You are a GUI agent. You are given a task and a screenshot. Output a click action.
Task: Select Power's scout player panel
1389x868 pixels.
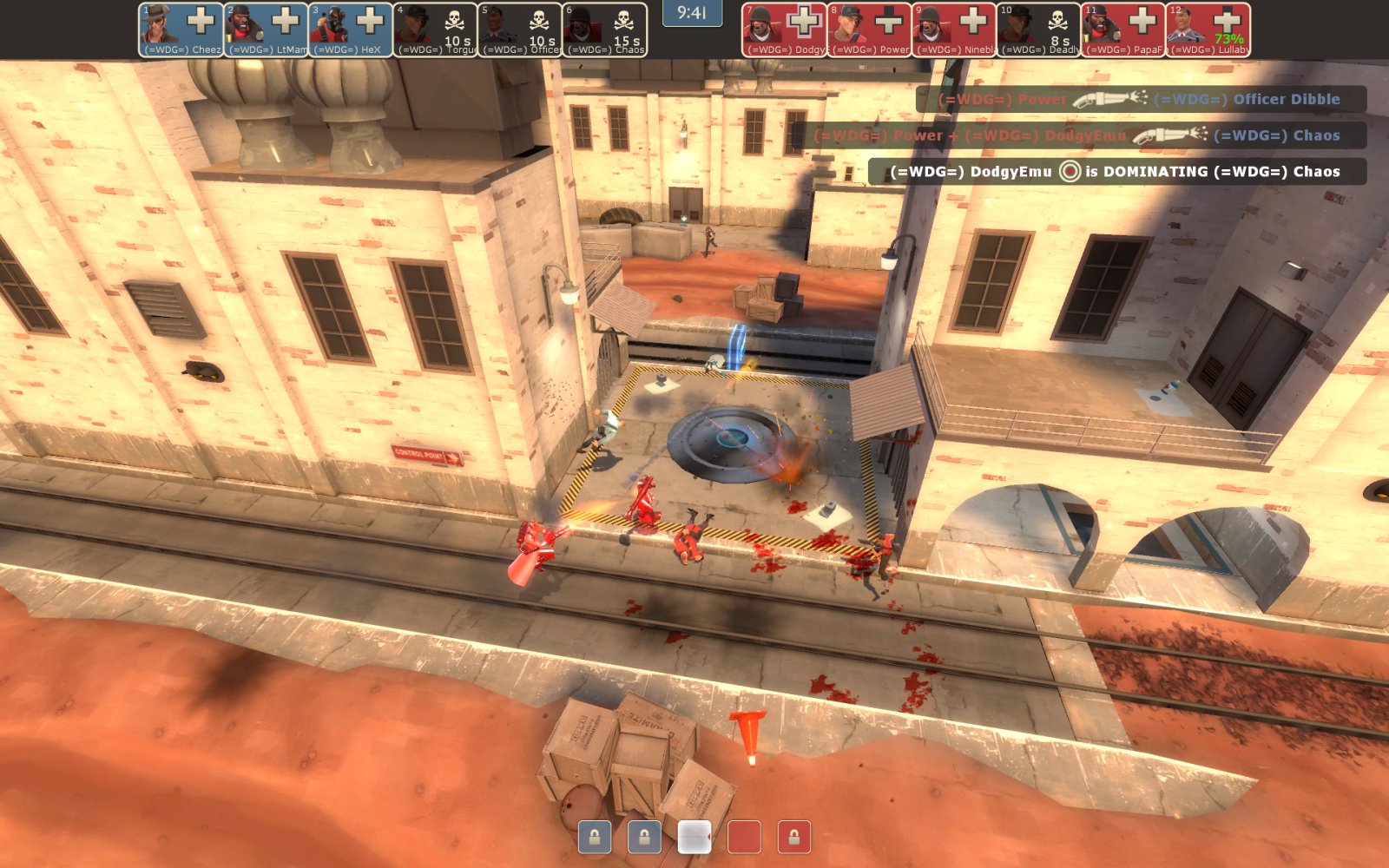tap(869, 30)
